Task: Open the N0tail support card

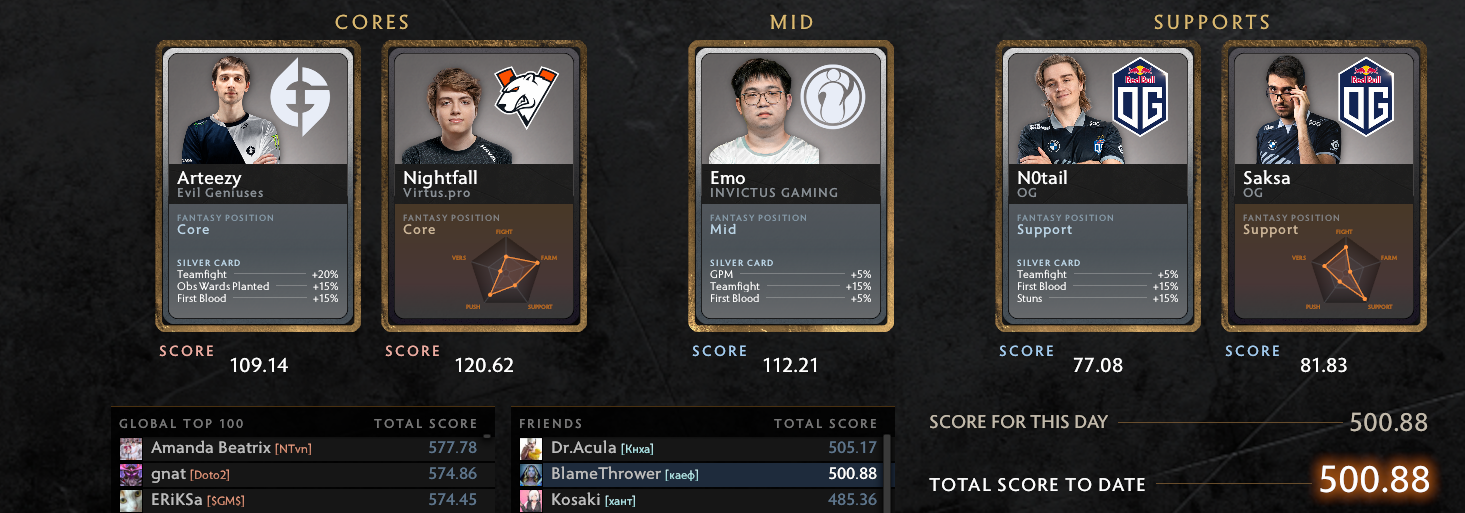Action: coord(1098,186)
